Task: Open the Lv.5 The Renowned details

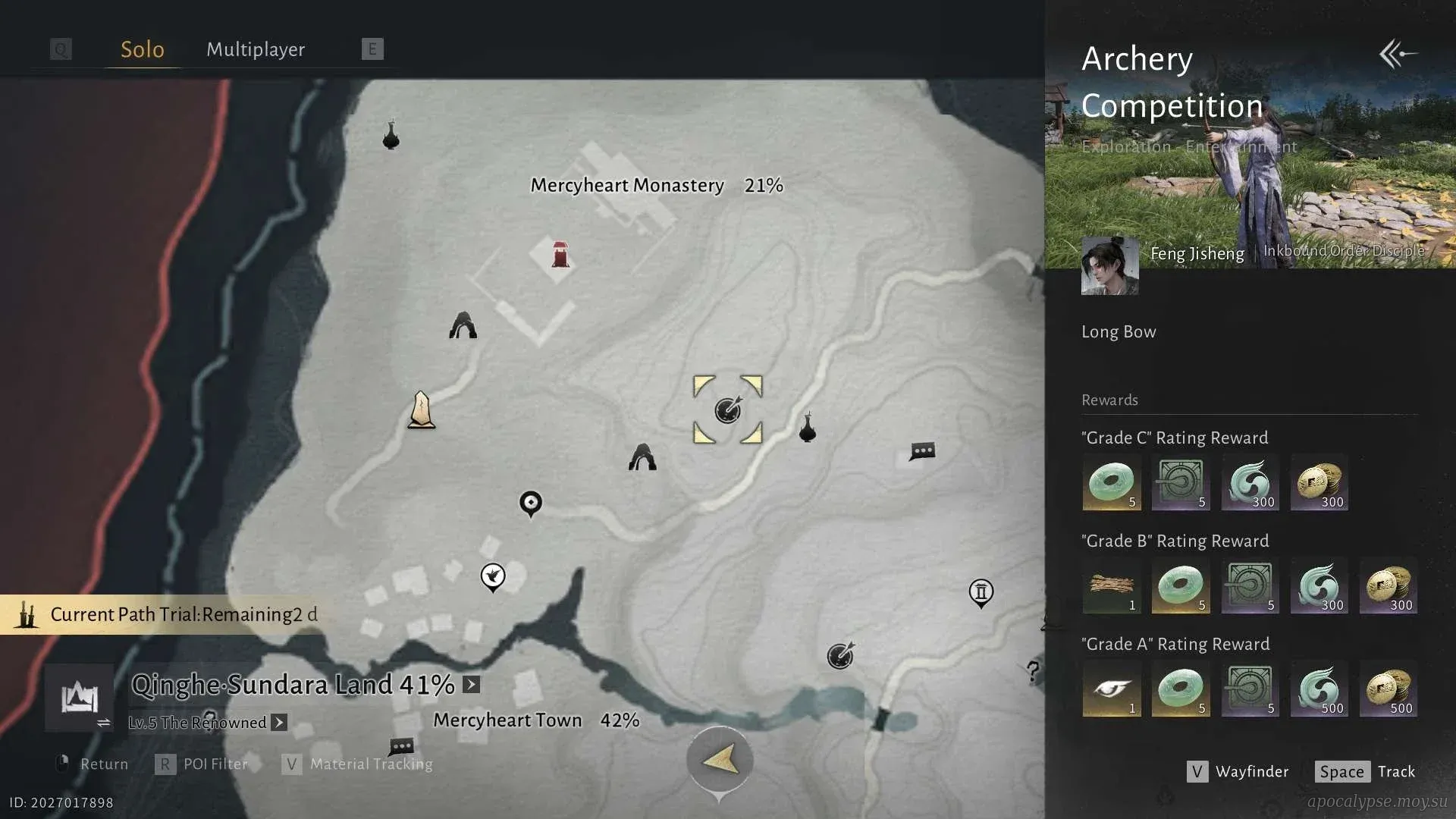Action: pos(279,723)
